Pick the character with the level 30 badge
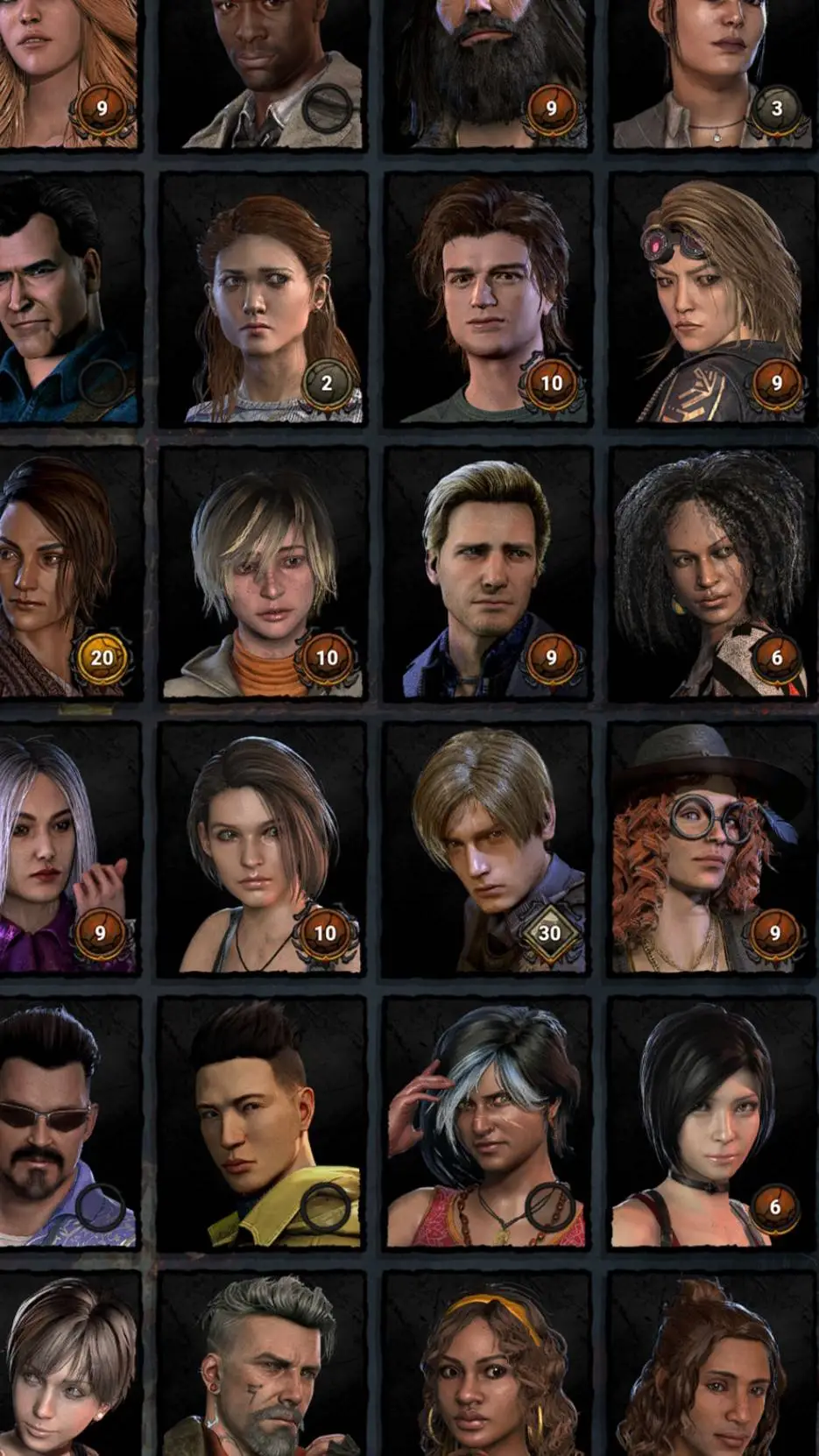Image resolution: width=819 pixels, height=1456 pixels. [x=488, y=849]
